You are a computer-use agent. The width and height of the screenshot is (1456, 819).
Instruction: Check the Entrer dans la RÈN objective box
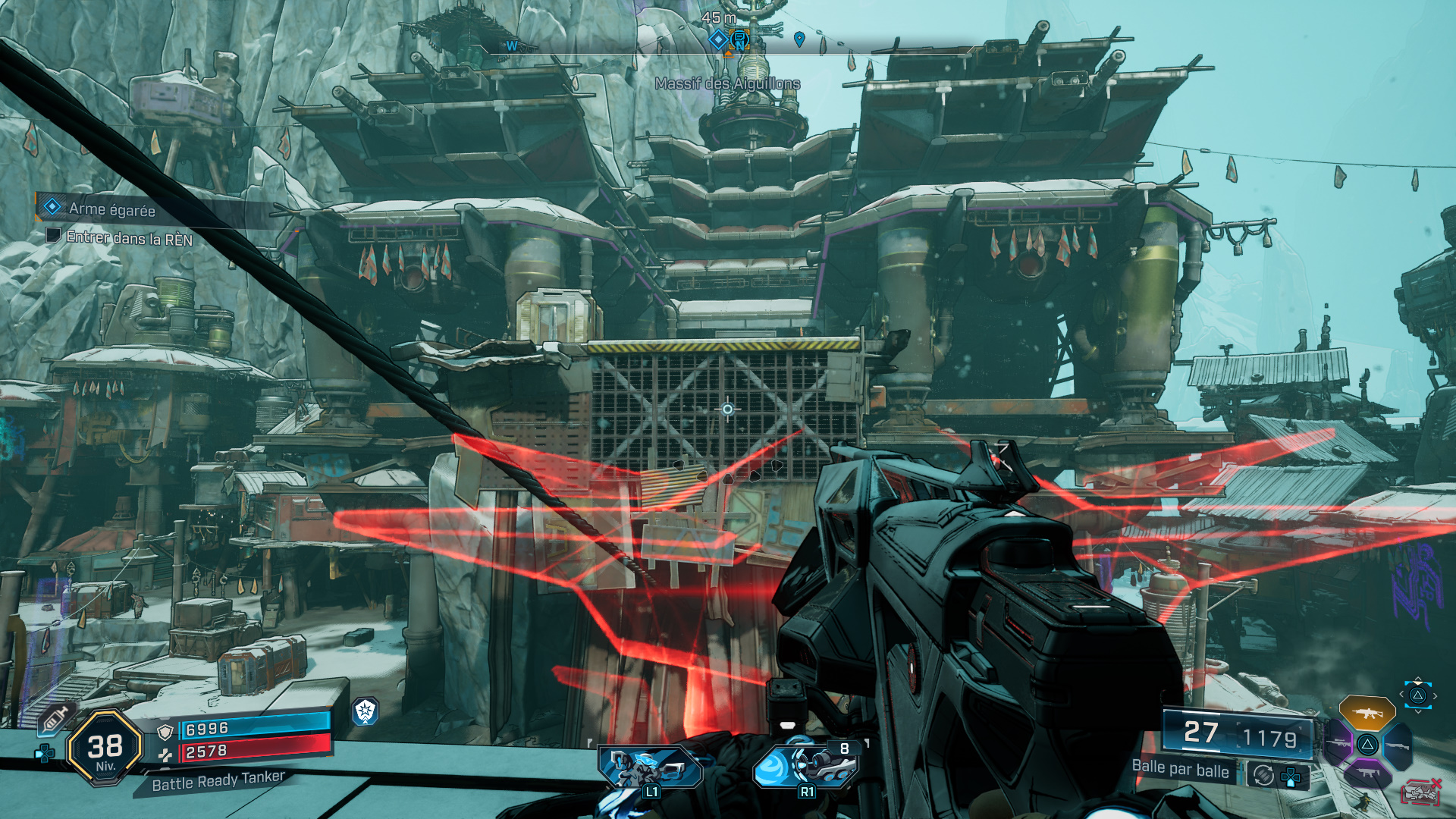click(x=52, y=236)
